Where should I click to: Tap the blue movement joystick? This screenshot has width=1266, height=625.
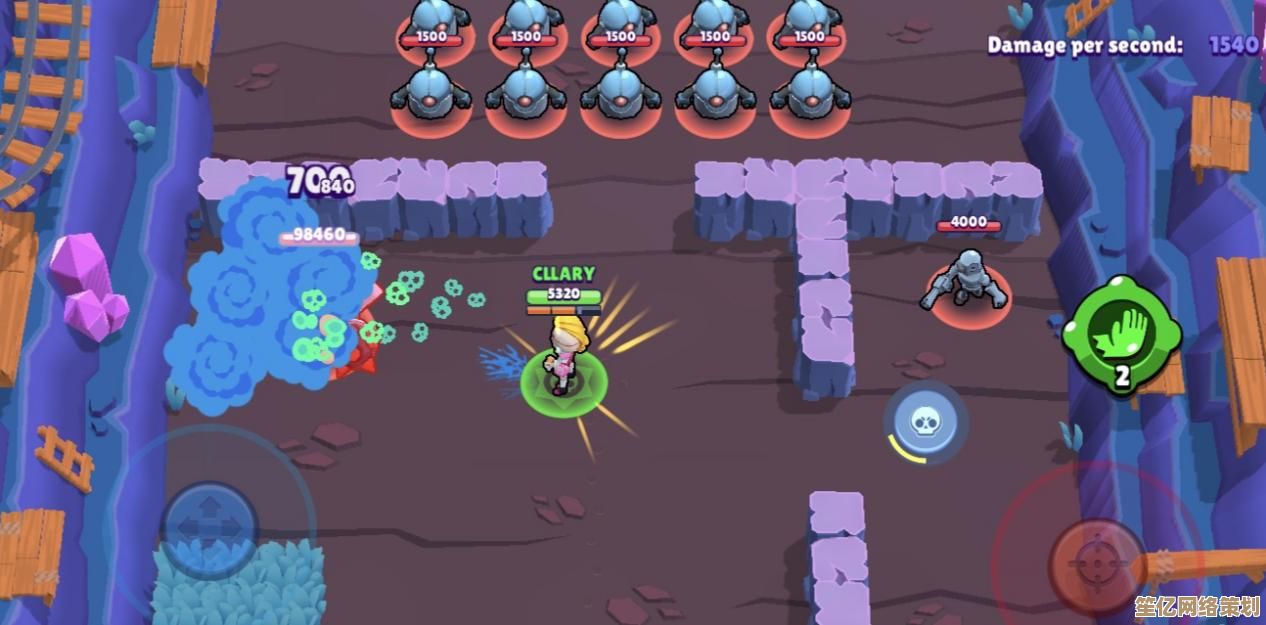coord(210,528)
